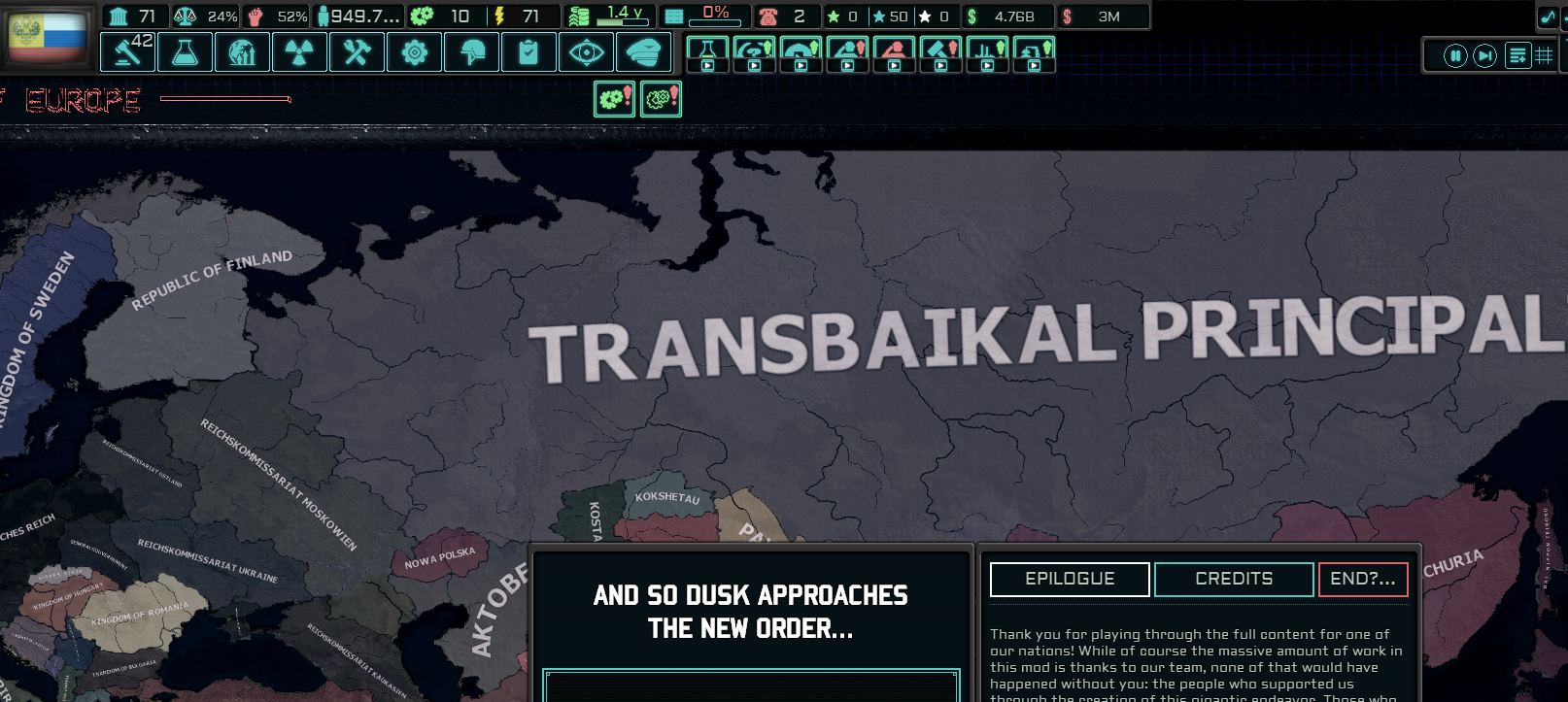1568x702 pixels.
Task: Open the research tab flask icon
Action: [x=186, y=51]
